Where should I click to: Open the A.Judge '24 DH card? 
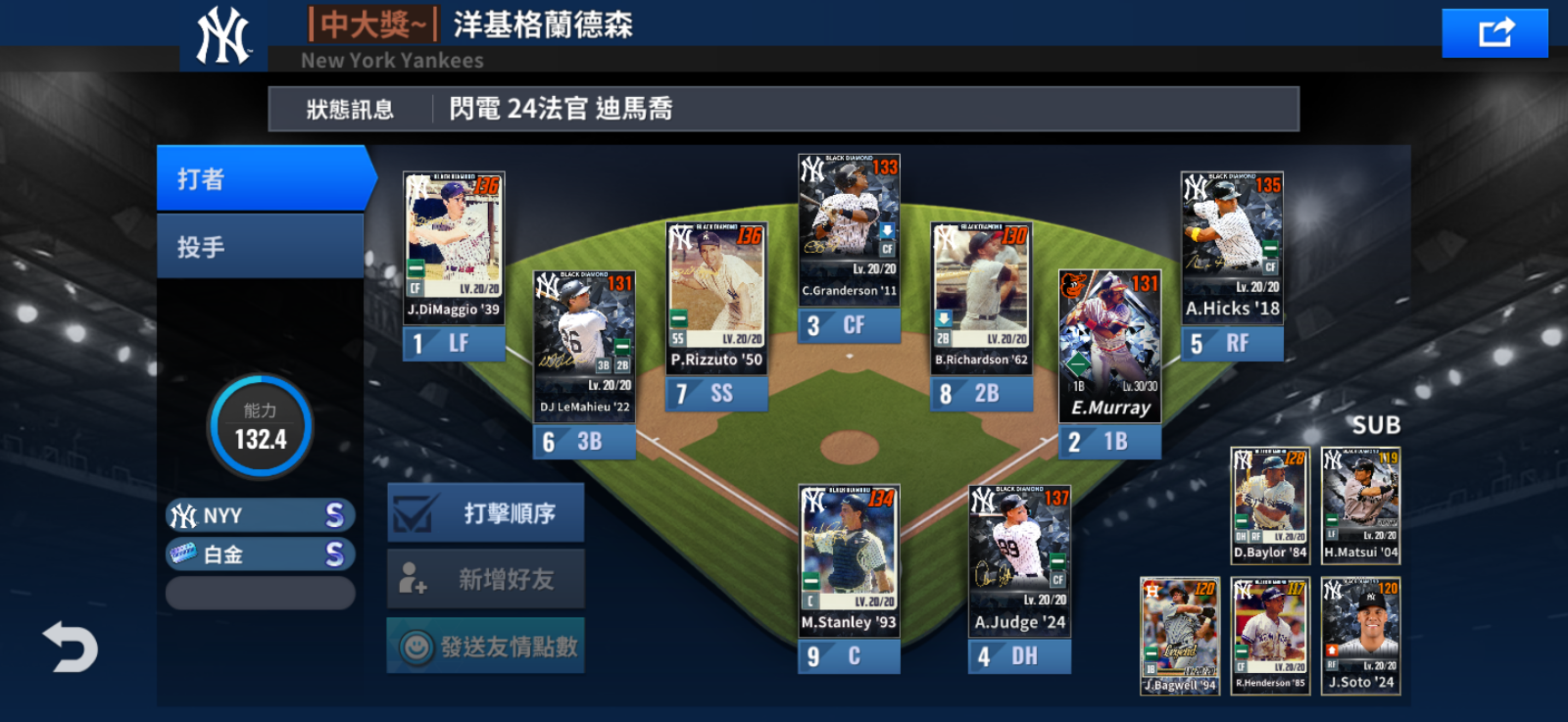(x=1020, y=560)
